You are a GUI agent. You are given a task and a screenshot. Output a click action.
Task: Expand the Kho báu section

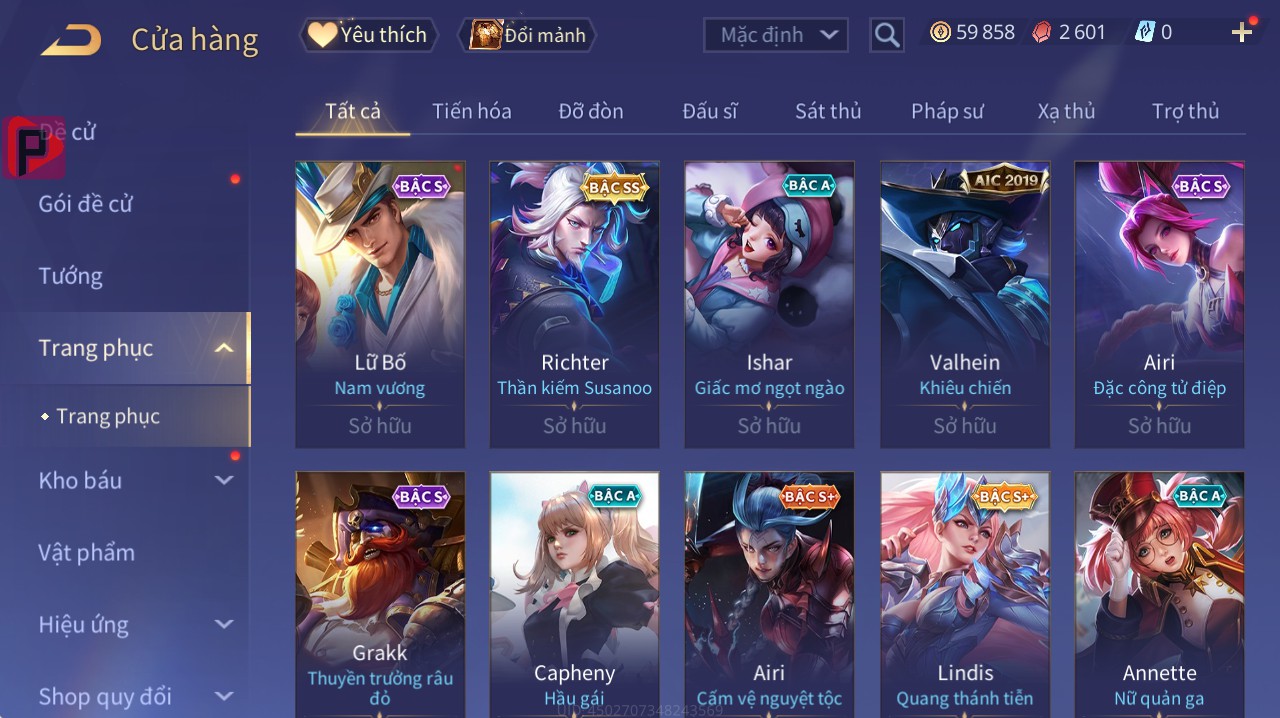tap(135, 480)
